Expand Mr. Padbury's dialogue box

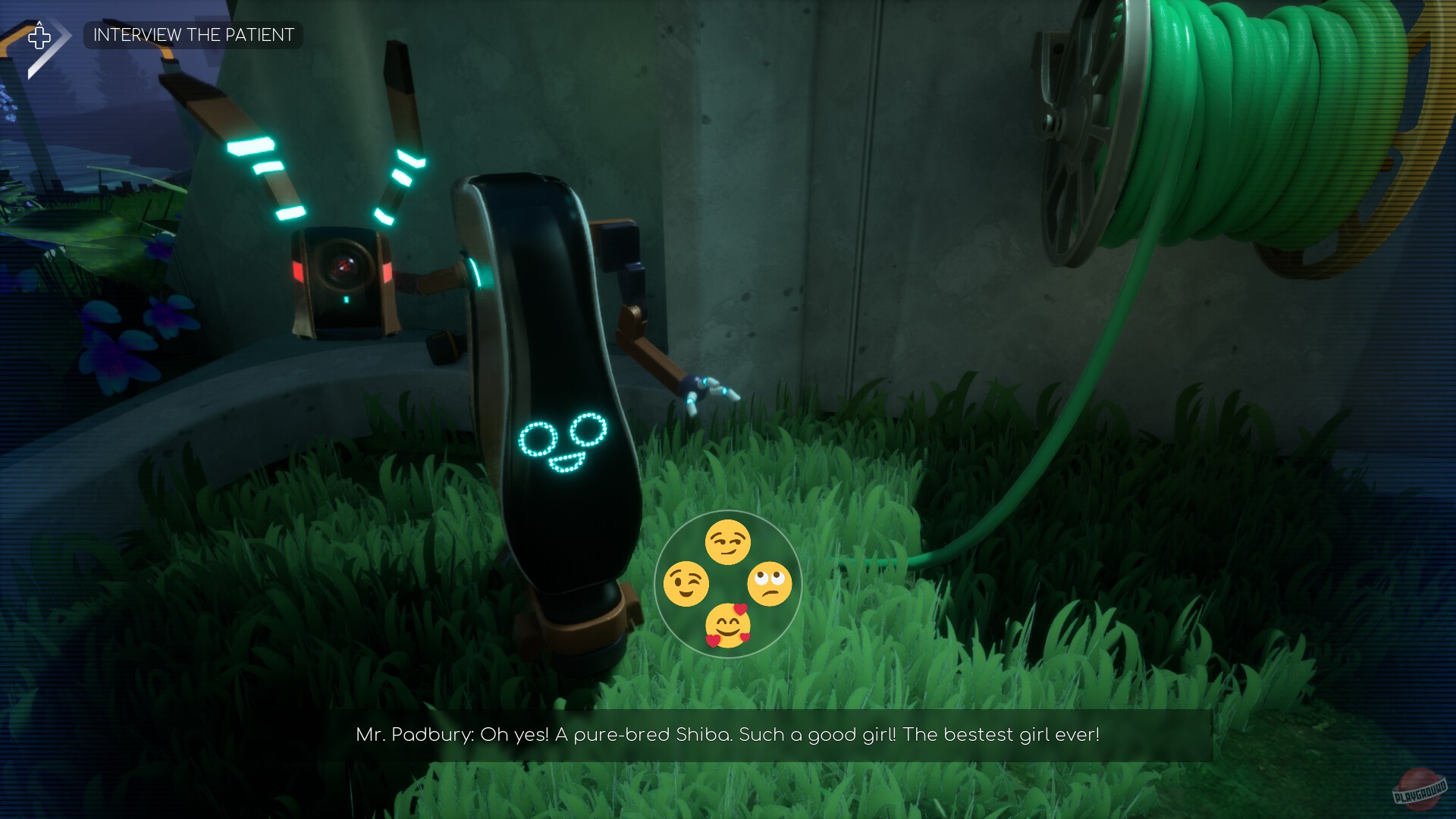coord(728,734)
